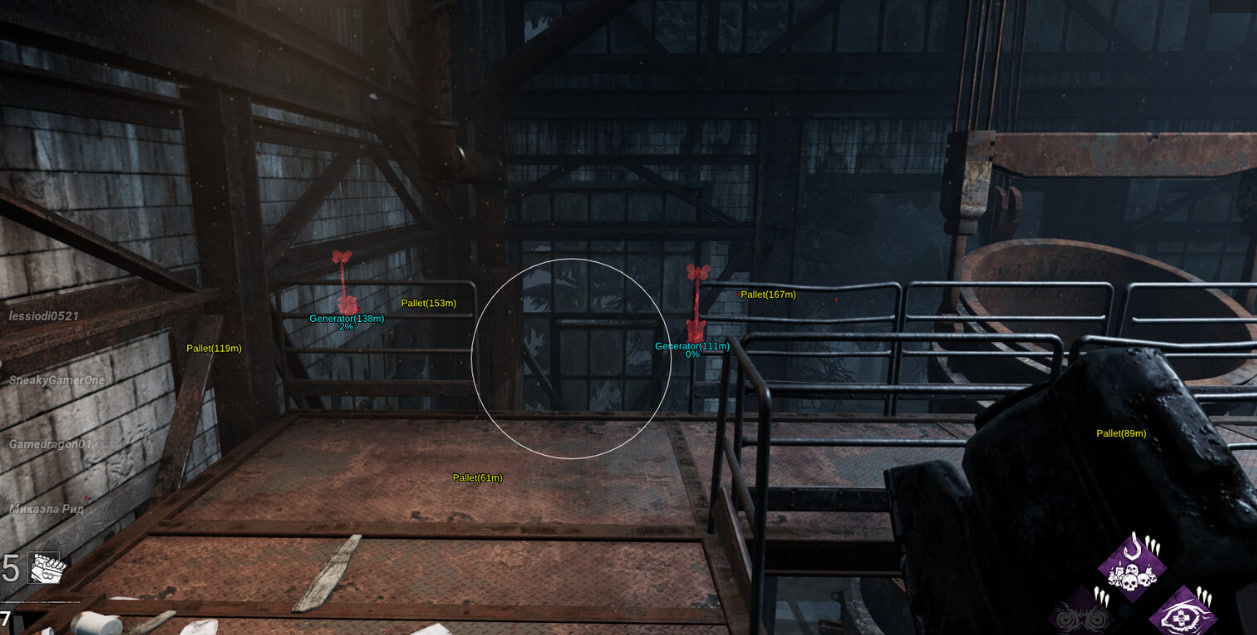Click the eye with cross perk icon
1257x635 pixels.
1181,613
